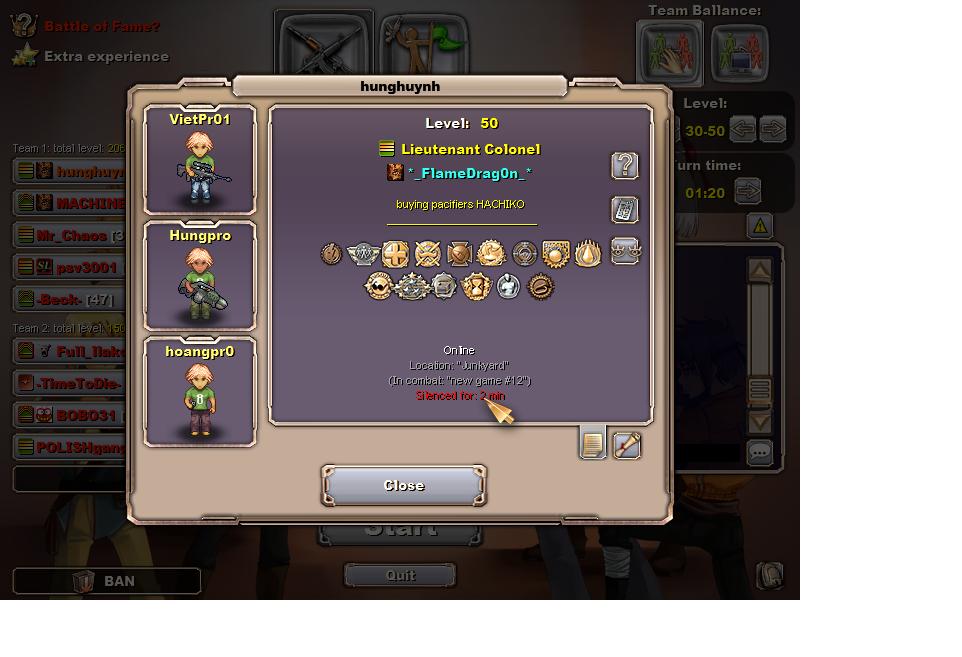Click the yellow warning triangle icon

pyautogui.click(x=760, y=226)
